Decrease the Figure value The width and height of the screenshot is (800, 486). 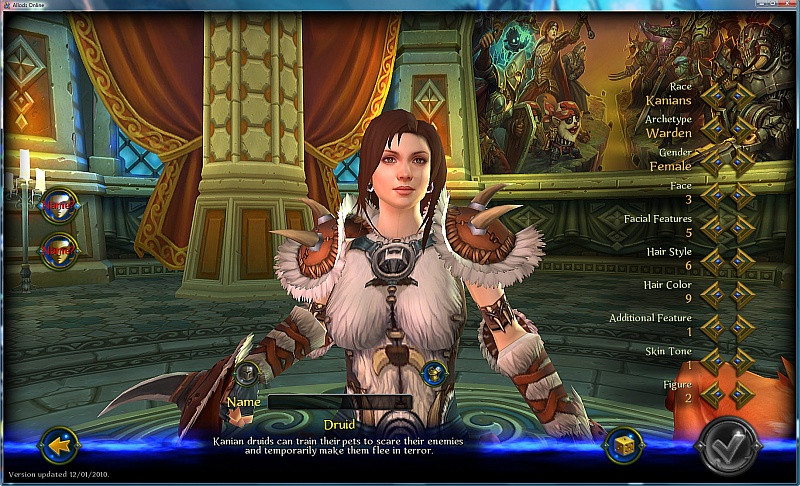click(x=713, y=392)
